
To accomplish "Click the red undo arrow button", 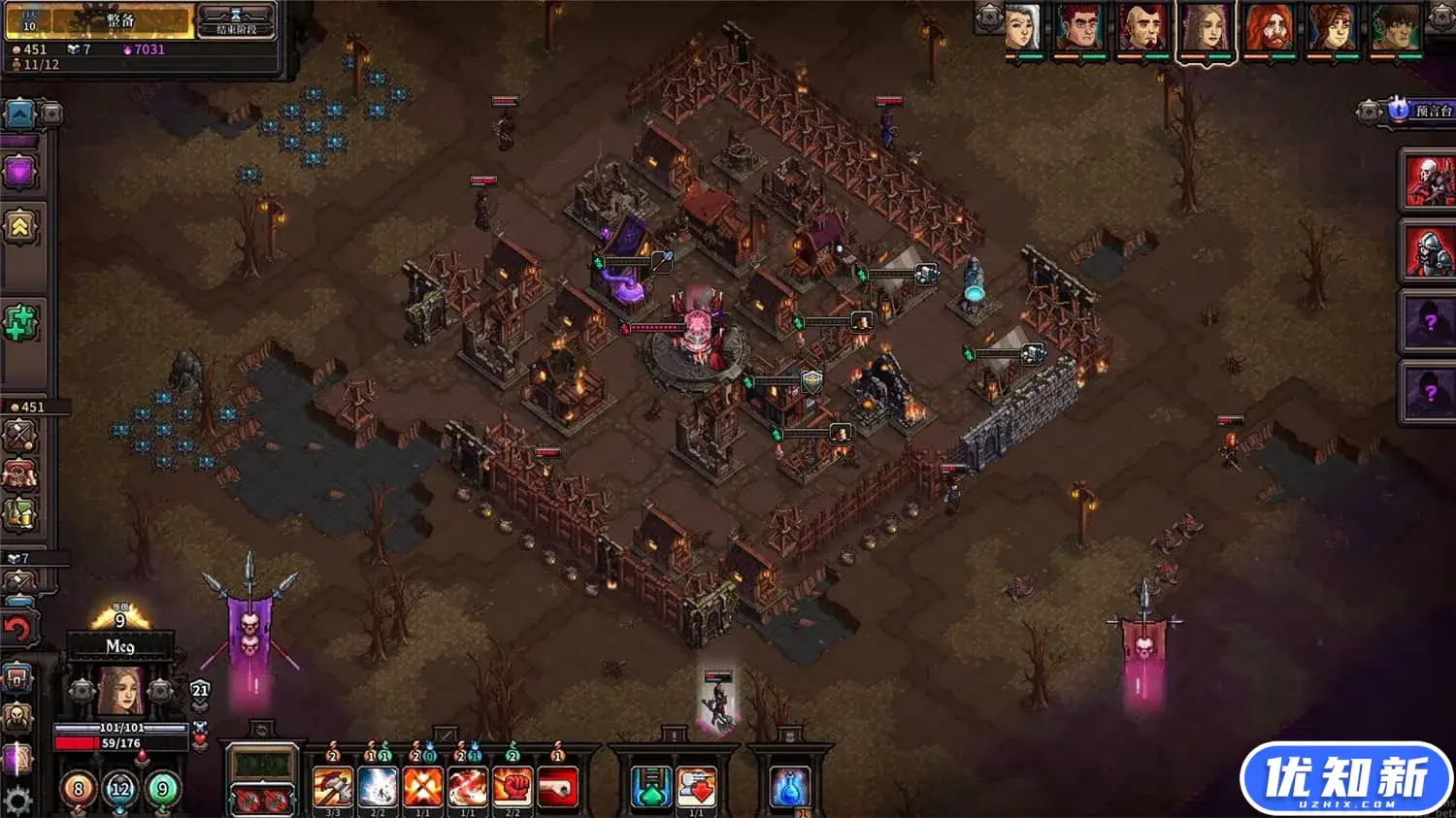I will click(18, 629).
